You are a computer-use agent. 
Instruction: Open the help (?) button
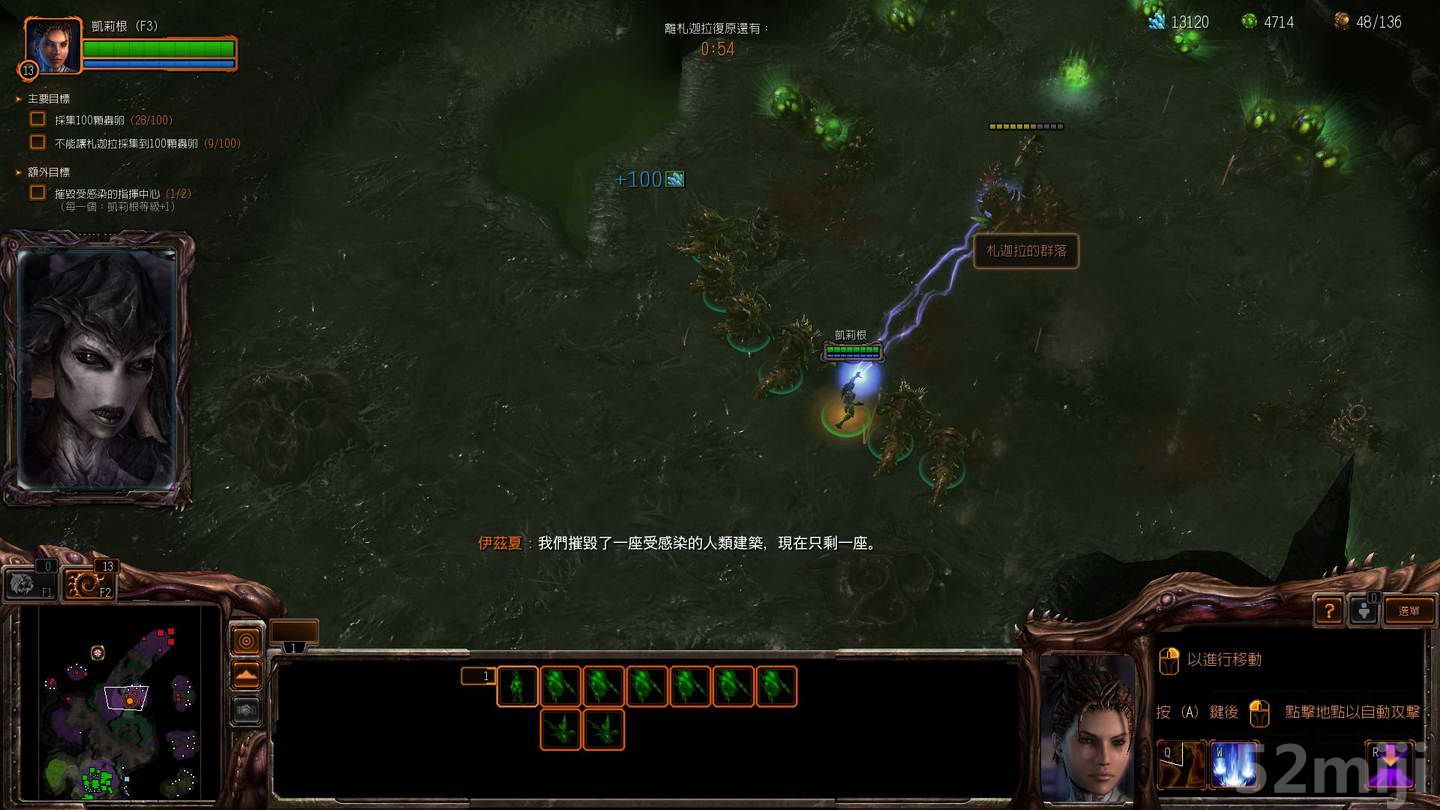[1328, 610]
